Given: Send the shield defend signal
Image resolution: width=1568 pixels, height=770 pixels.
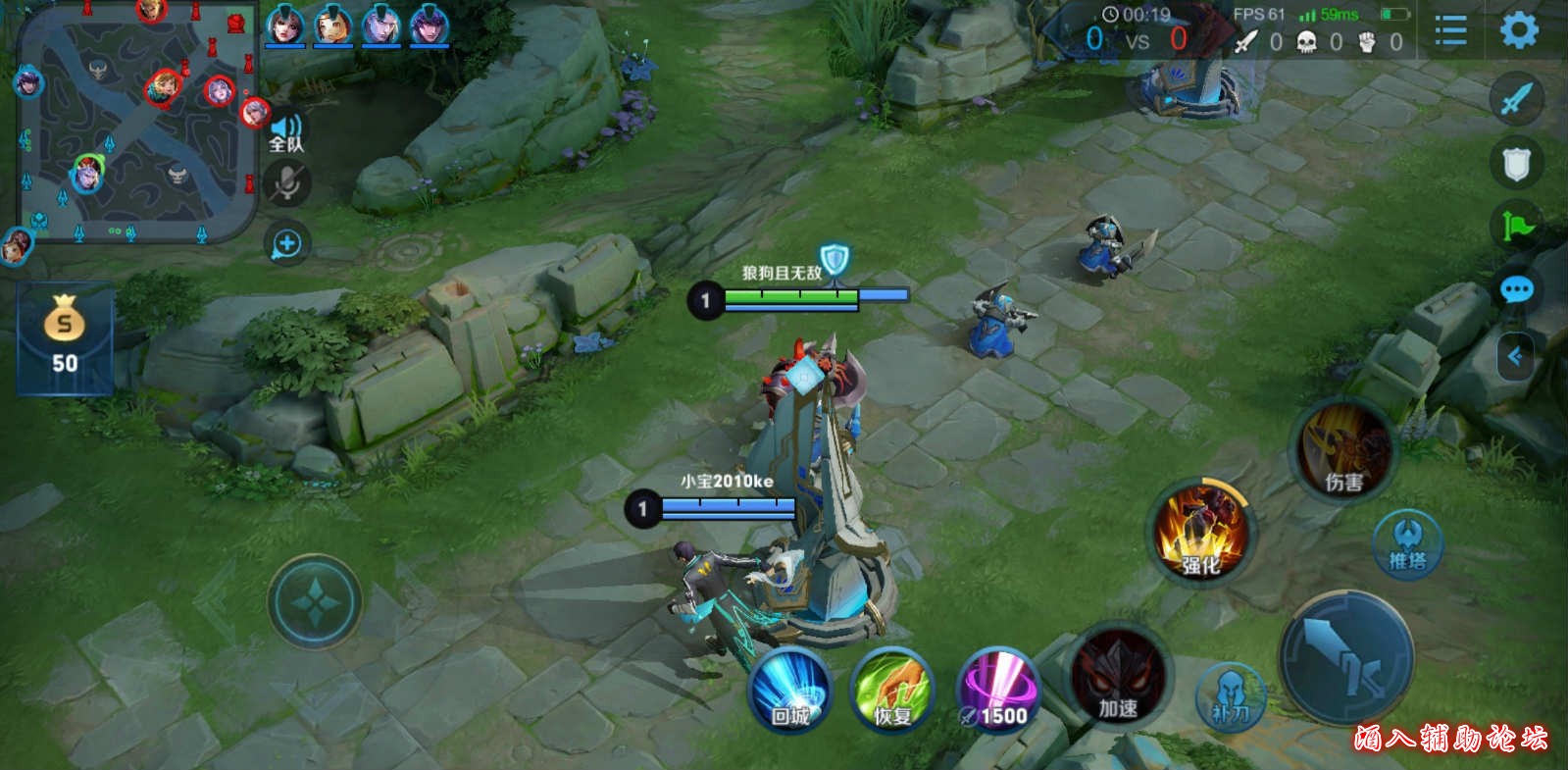Looking at the screenshot, I should click(x=1516, y=163).
